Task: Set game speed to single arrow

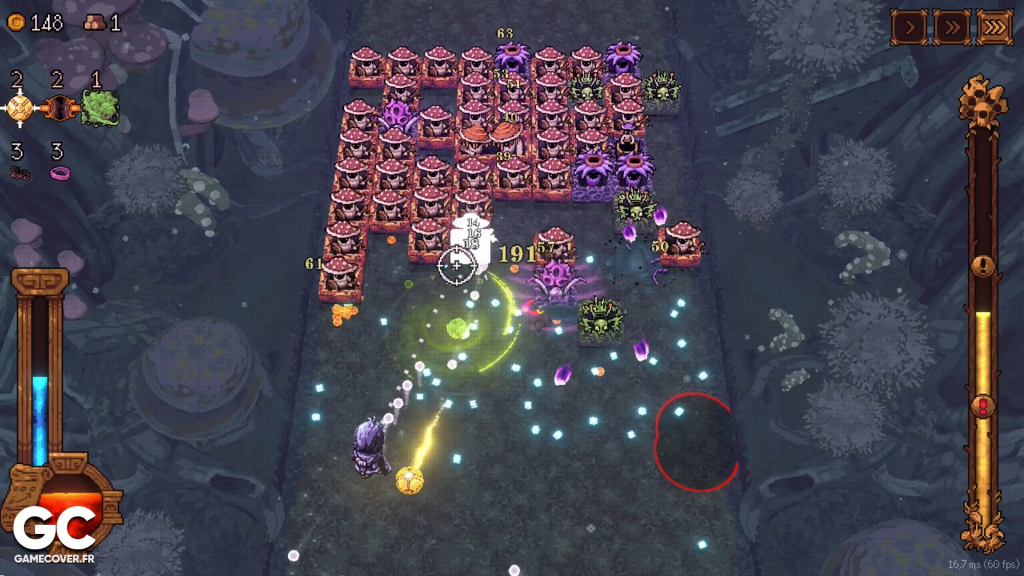Action: pos(909,26)
